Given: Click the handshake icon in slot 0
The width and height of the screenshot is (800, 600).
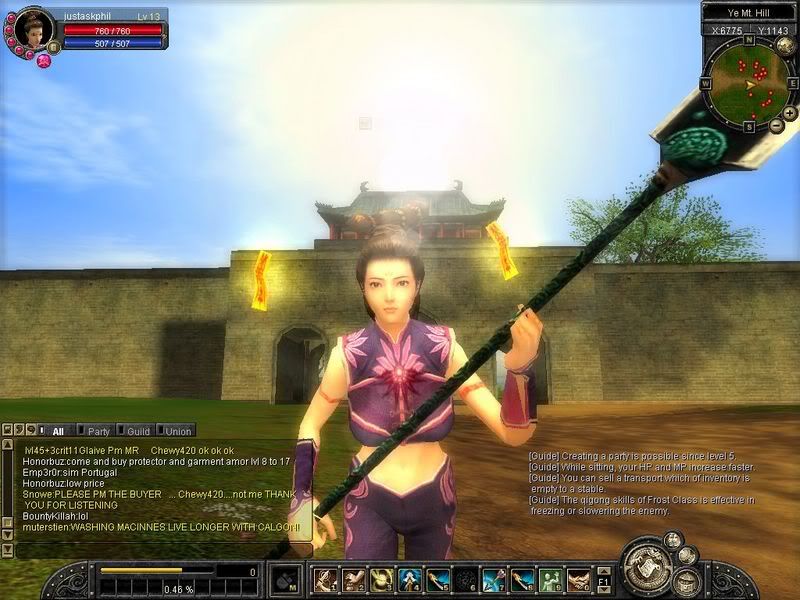Looking at the screenshot, I should click(x=578, y=580).
